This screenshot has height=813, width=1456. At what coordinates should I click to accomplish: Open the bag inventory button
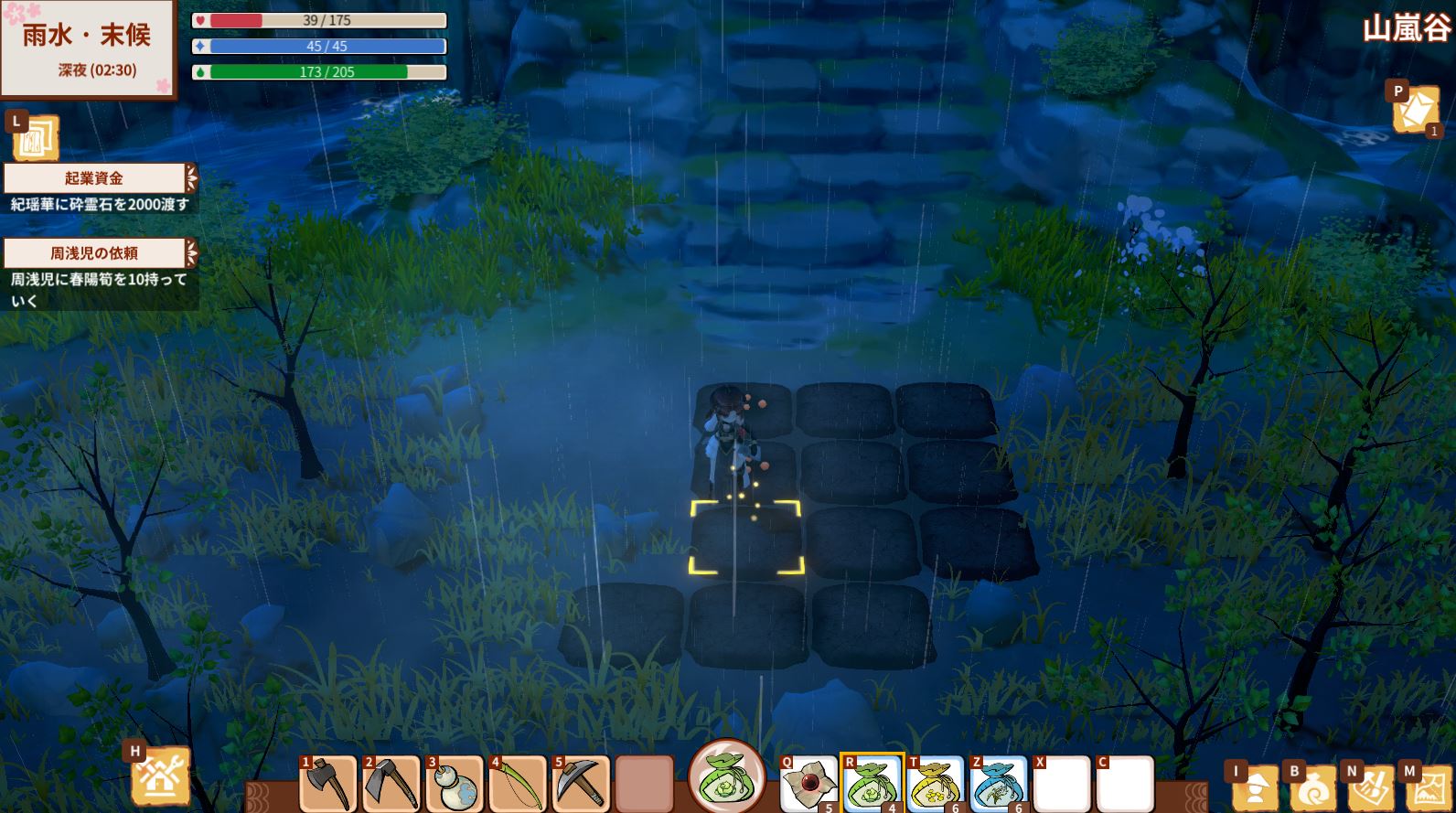coord(1313,788)
